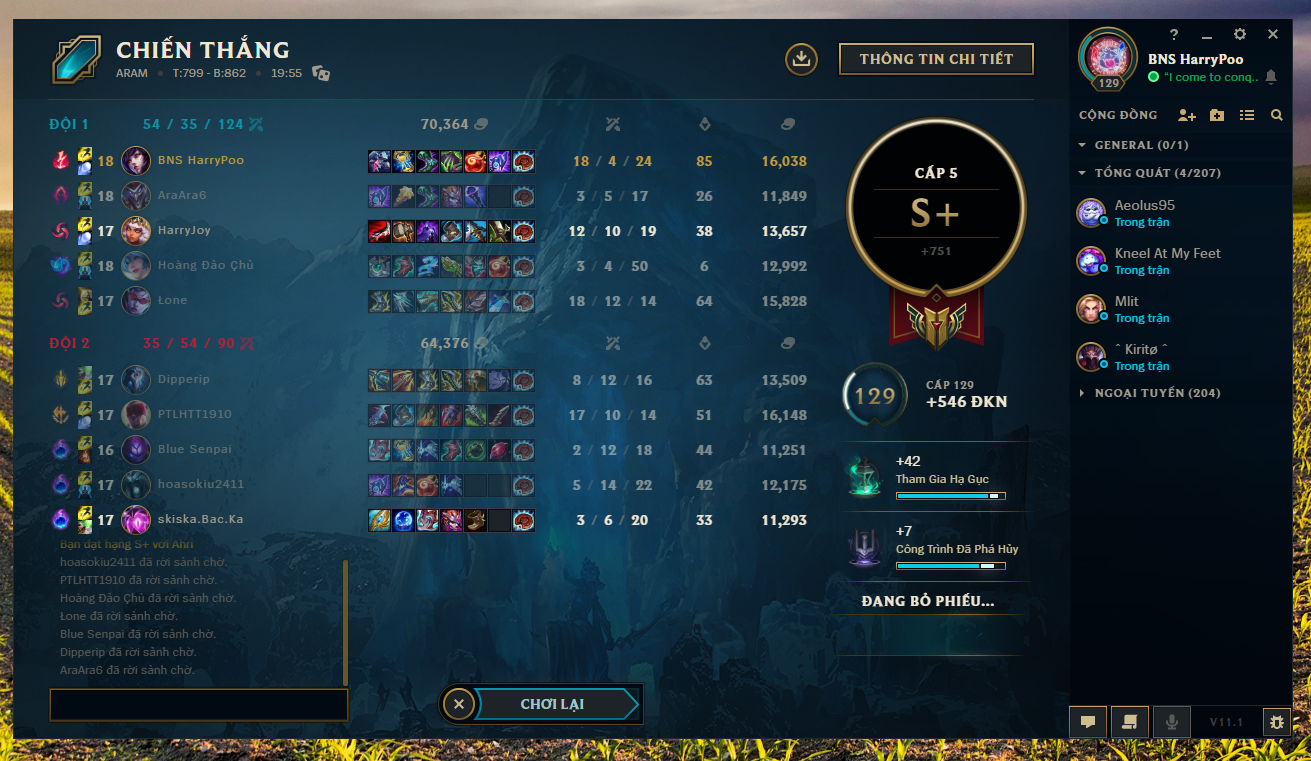Click the bug report icon near V11.1

point(1277,722)
